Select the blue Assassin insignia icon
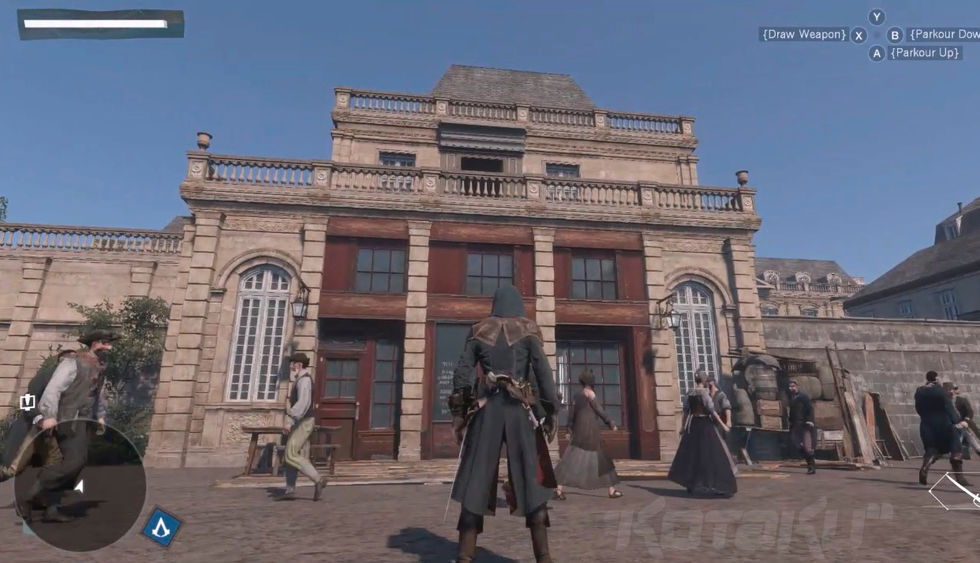The height and width of the screenshot is (563, 980). pyautogui.click(x=161, y=526)
